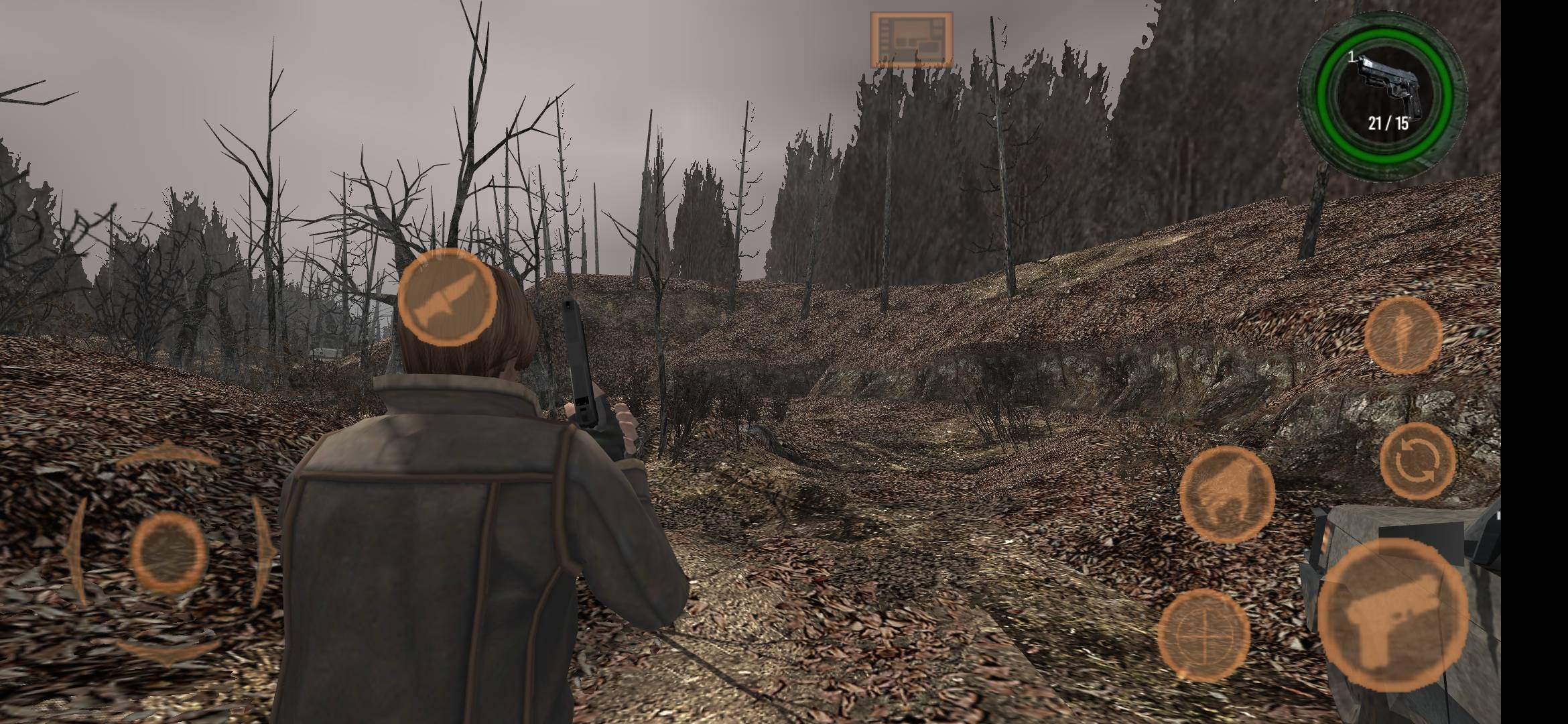Tap the down arrow on movement pad
The height and width of the screenshot is (724, 1568).
pos(168,650)
